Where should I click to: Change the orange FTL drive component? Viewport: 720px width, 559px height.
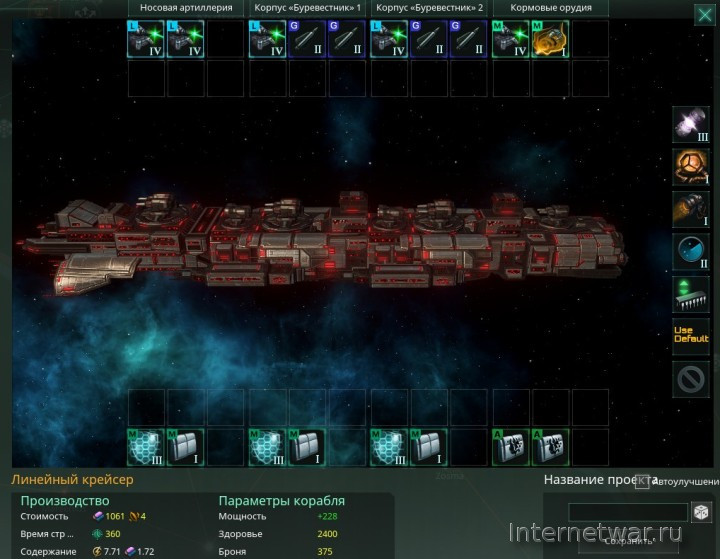tap(691, 167)
